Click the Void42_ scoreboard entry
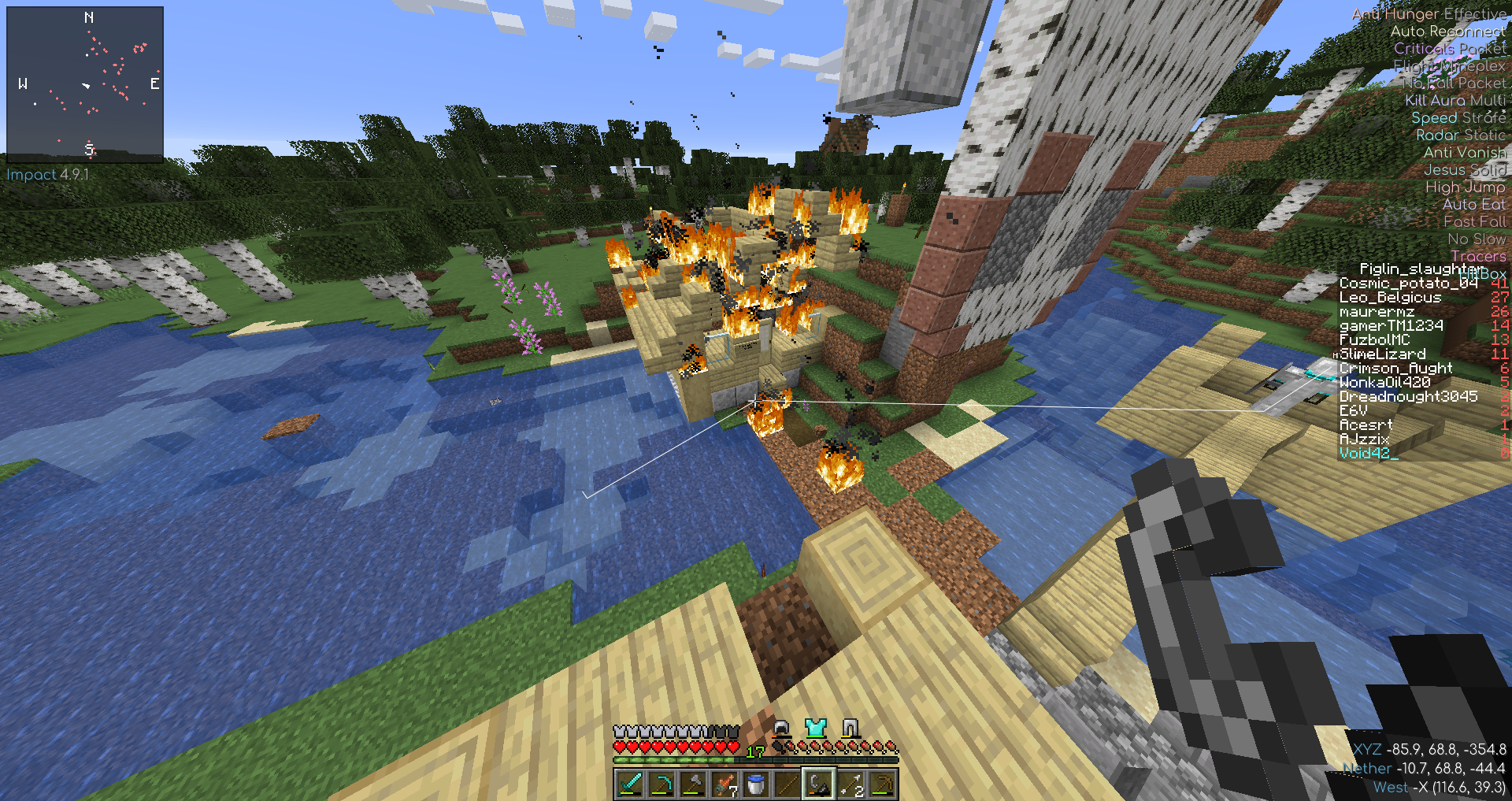This screenshot has width=1512, height=801. coord(1369,454)
